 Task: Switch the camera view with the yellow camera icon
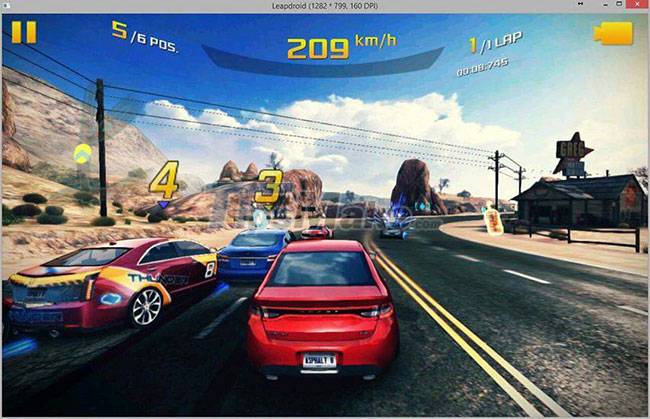[613, 34]
